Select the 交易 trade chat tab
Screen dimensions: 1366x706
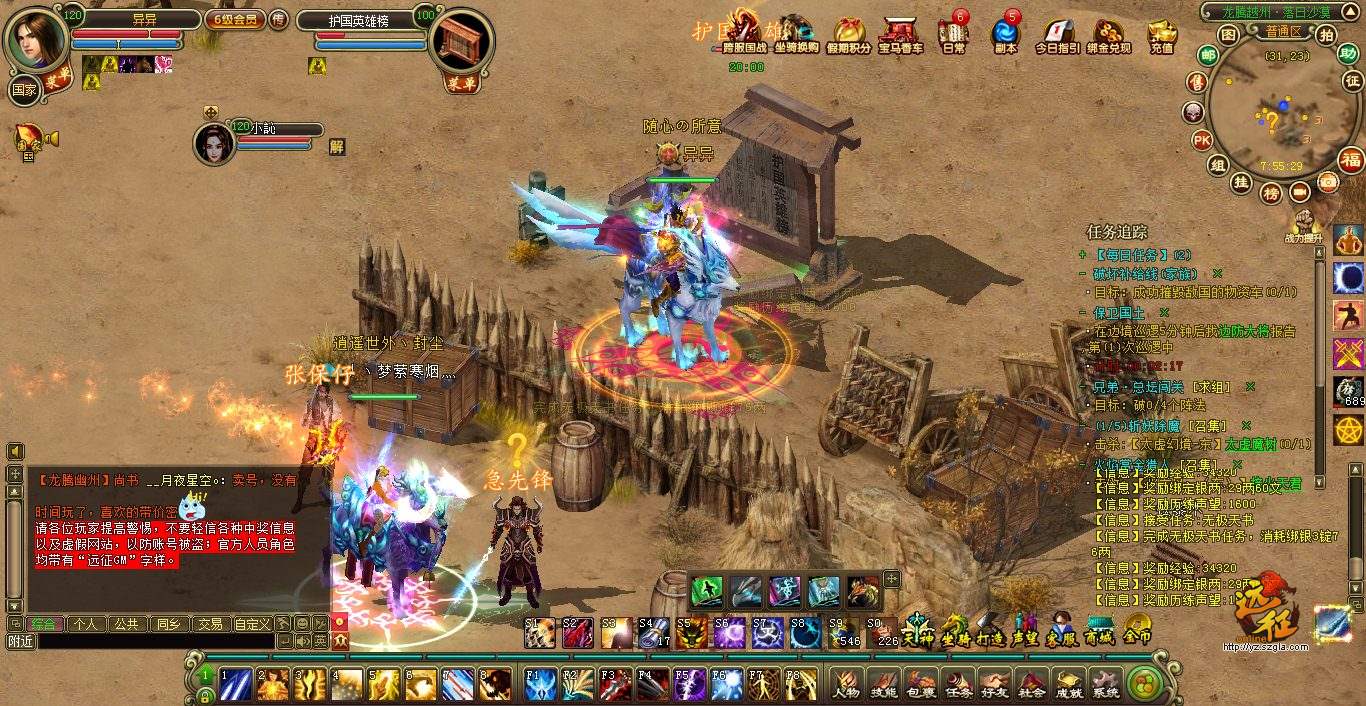[209, 624]
